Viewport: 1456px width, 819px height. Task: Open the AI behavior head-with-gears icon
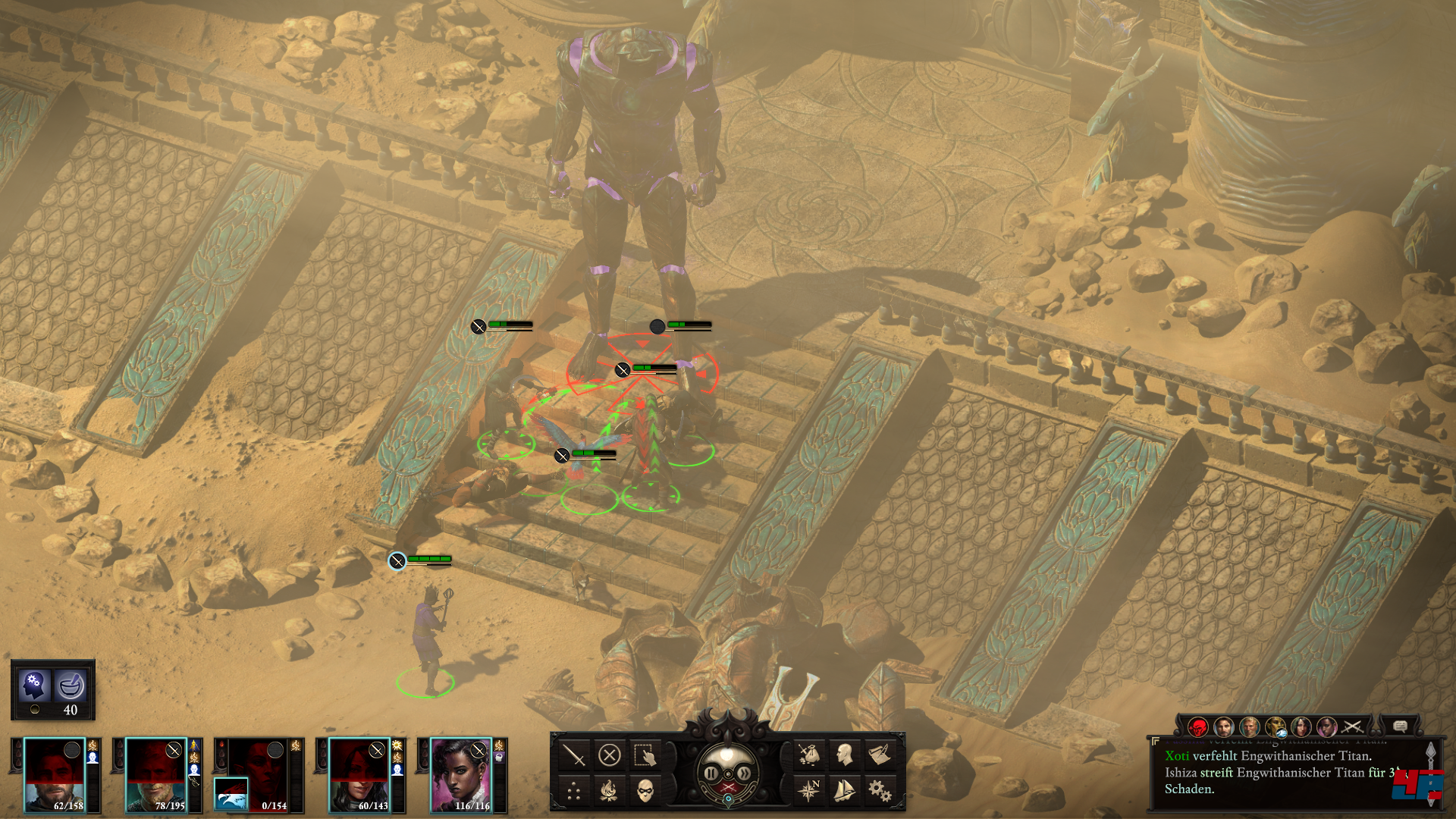(x=34, y=686)
